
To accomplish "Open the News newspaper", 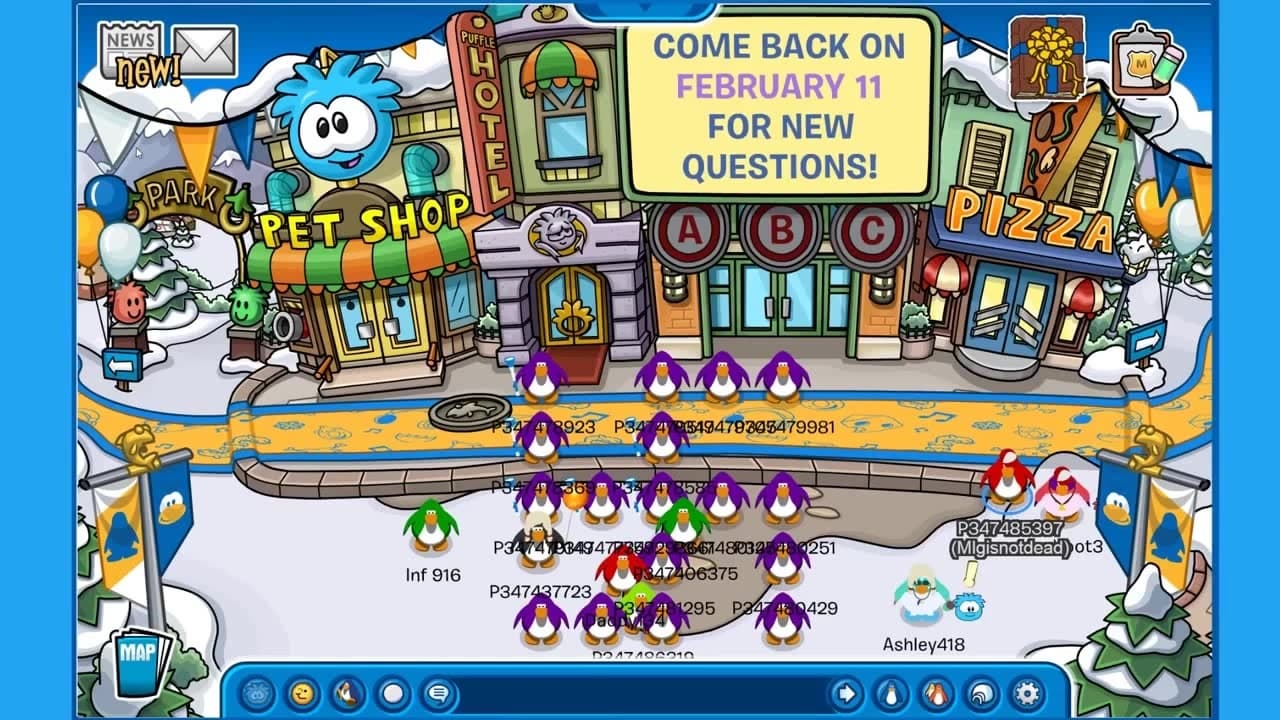I will click(130, 45).
